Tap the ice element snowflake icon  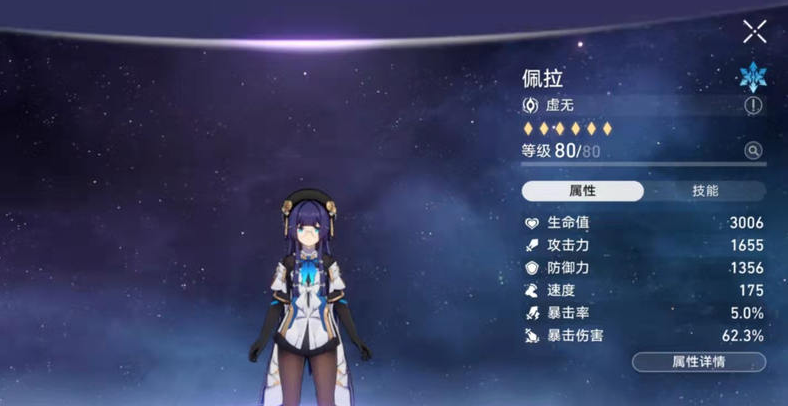(751, 77)
